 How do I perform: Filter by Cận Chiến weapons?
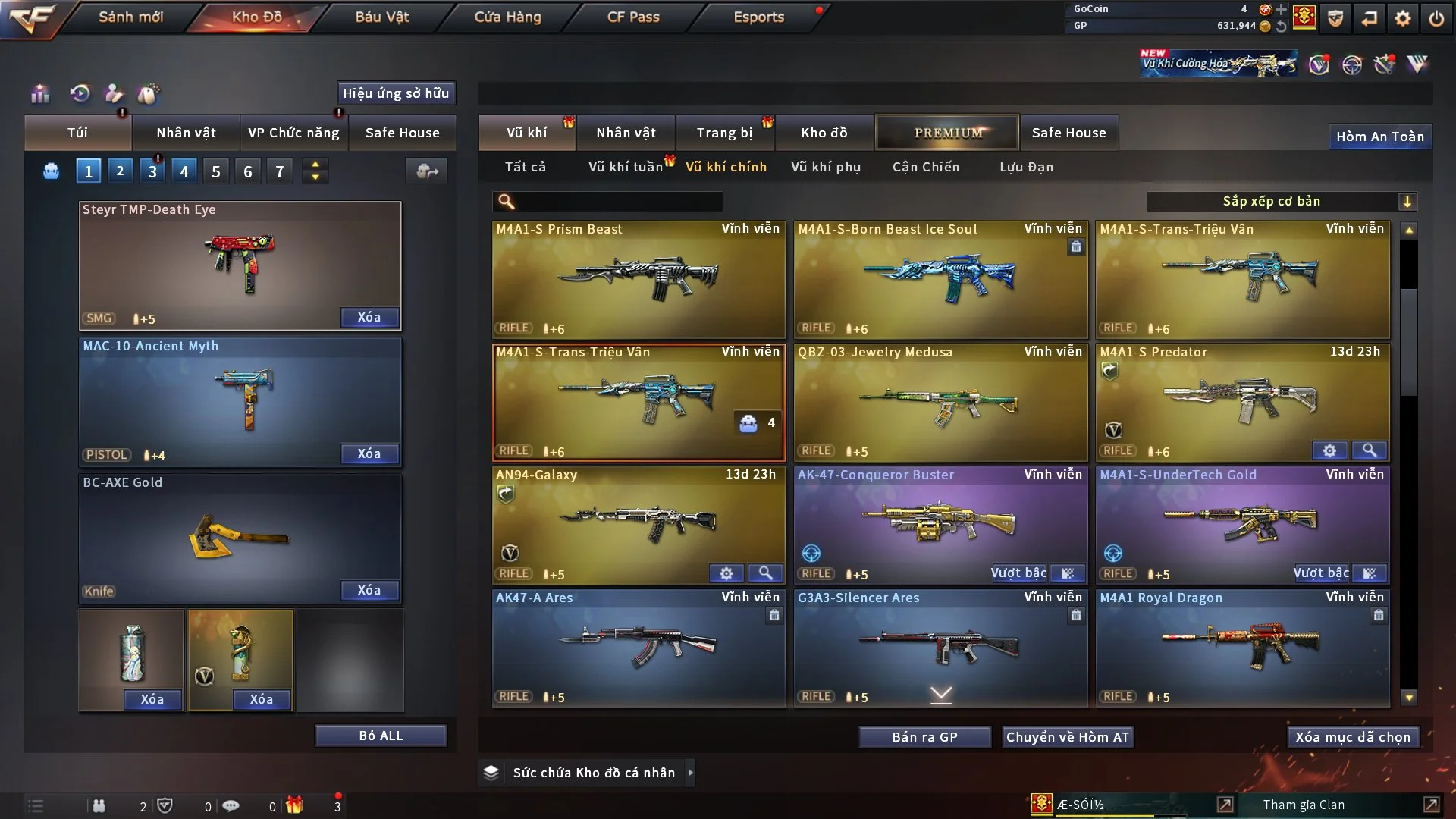925,167
